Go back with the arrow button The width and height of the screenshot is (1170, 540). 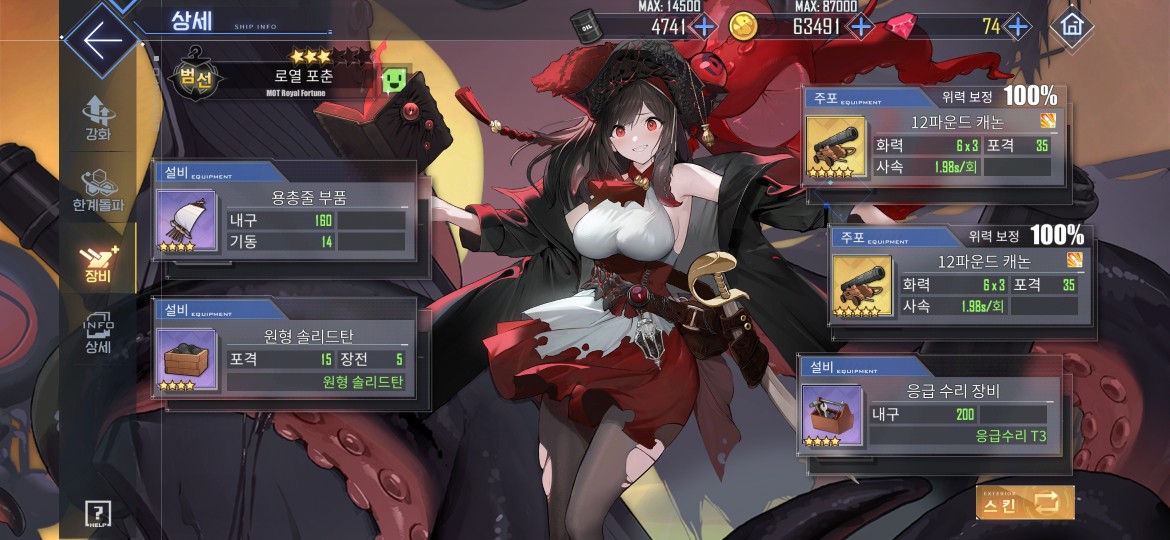pos(101,40)
